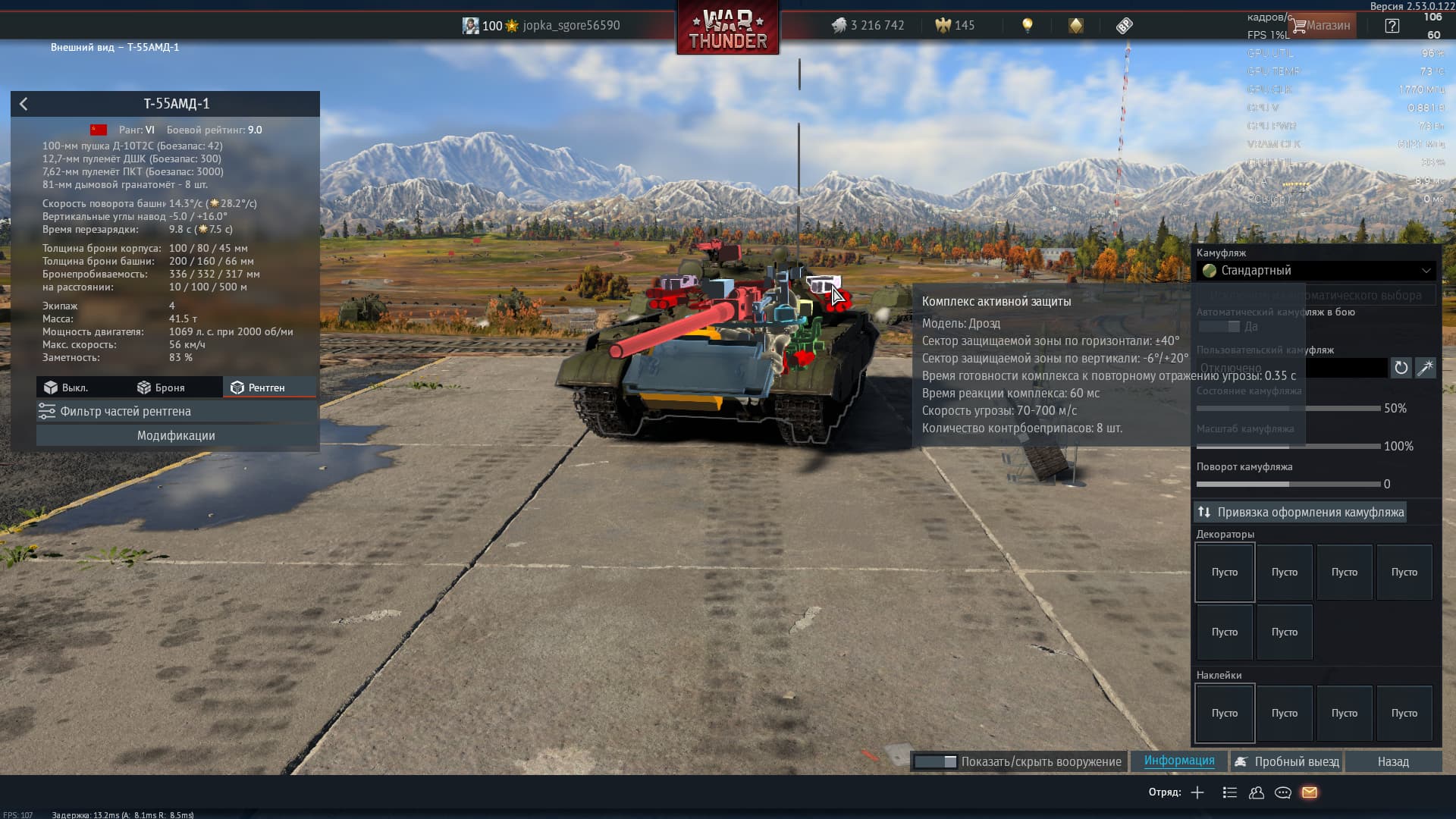
Task: Click the plus icon next to Отряд
Action: pyautogui.click(x=1197, y=792)
